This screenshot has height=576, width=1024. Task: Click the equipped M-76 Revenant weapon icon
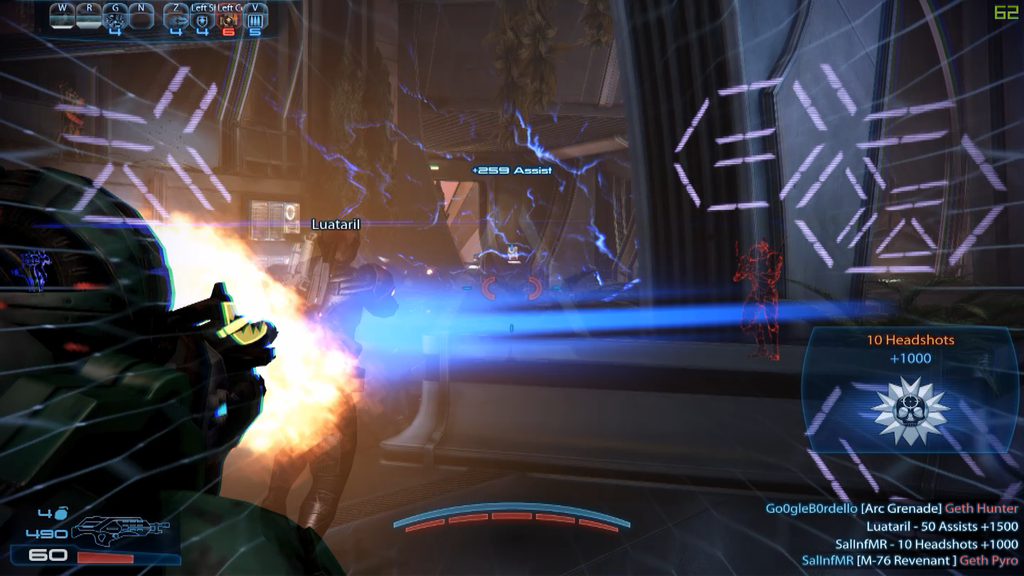[x=120, y=528]
